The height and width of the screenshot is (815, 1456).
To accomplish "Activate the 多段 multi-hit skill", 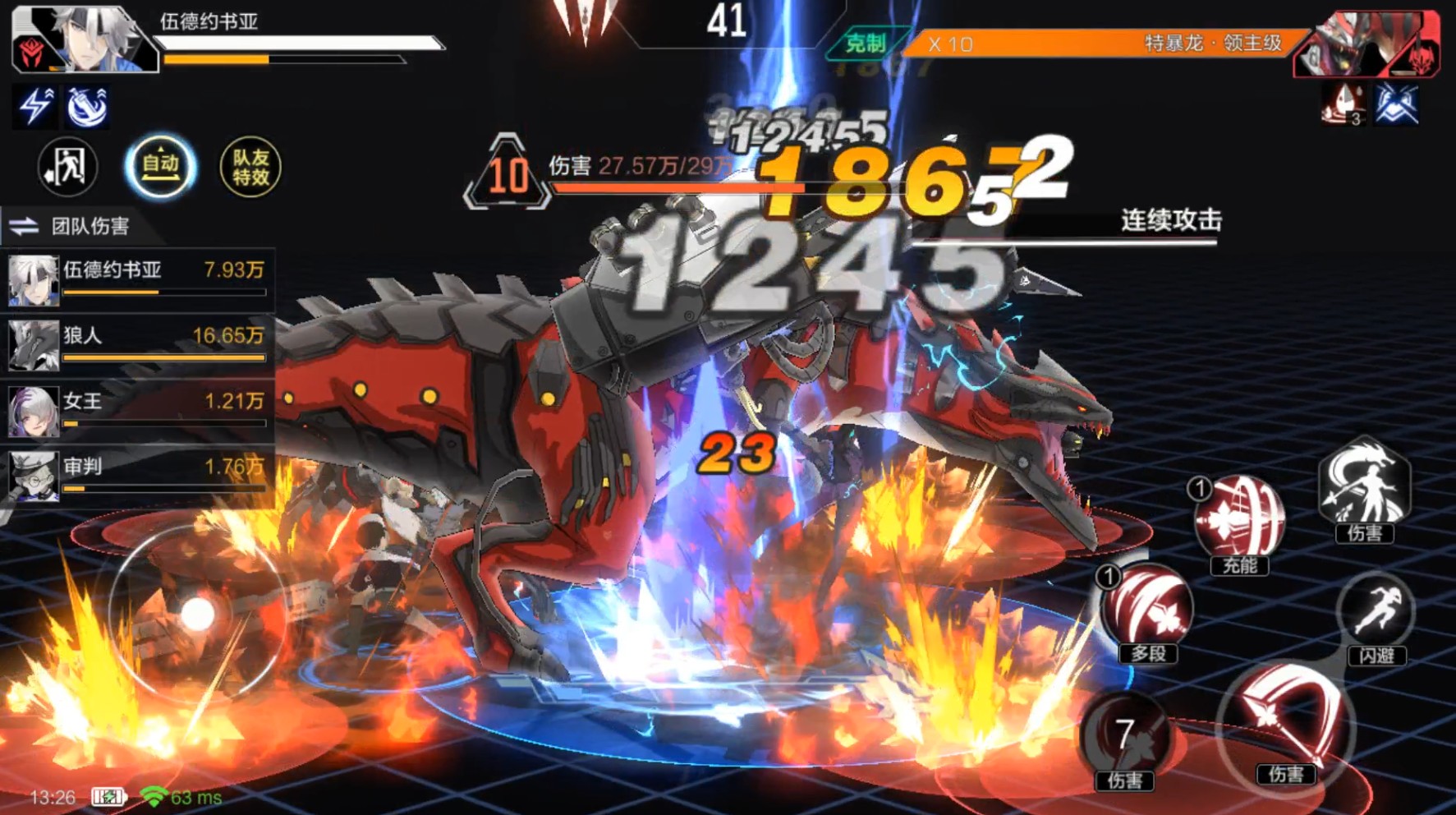I will coord(1147,609).
